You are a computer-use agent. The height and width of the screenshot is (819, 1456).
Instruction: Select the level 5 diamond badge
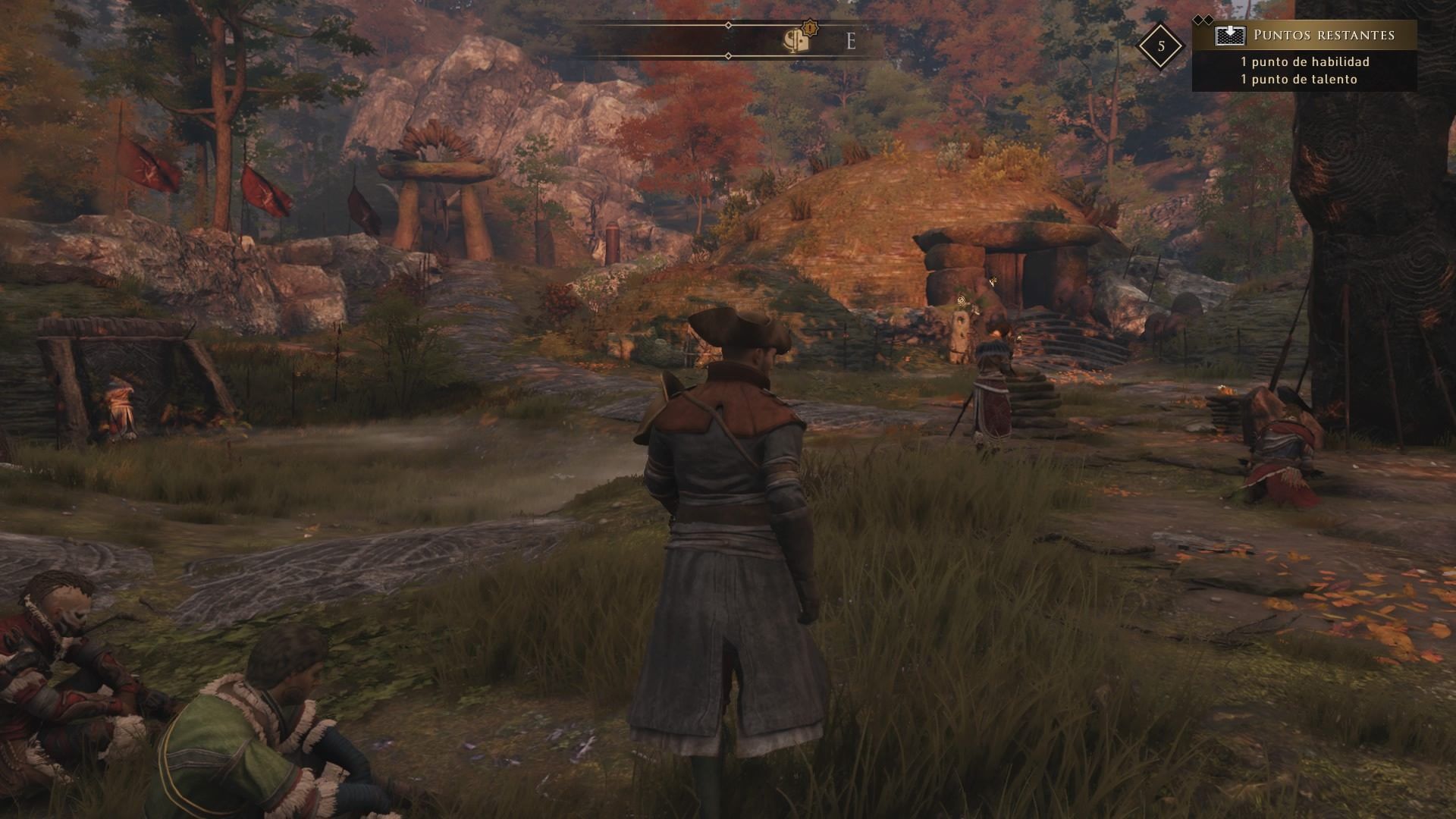pos(1161,46)
